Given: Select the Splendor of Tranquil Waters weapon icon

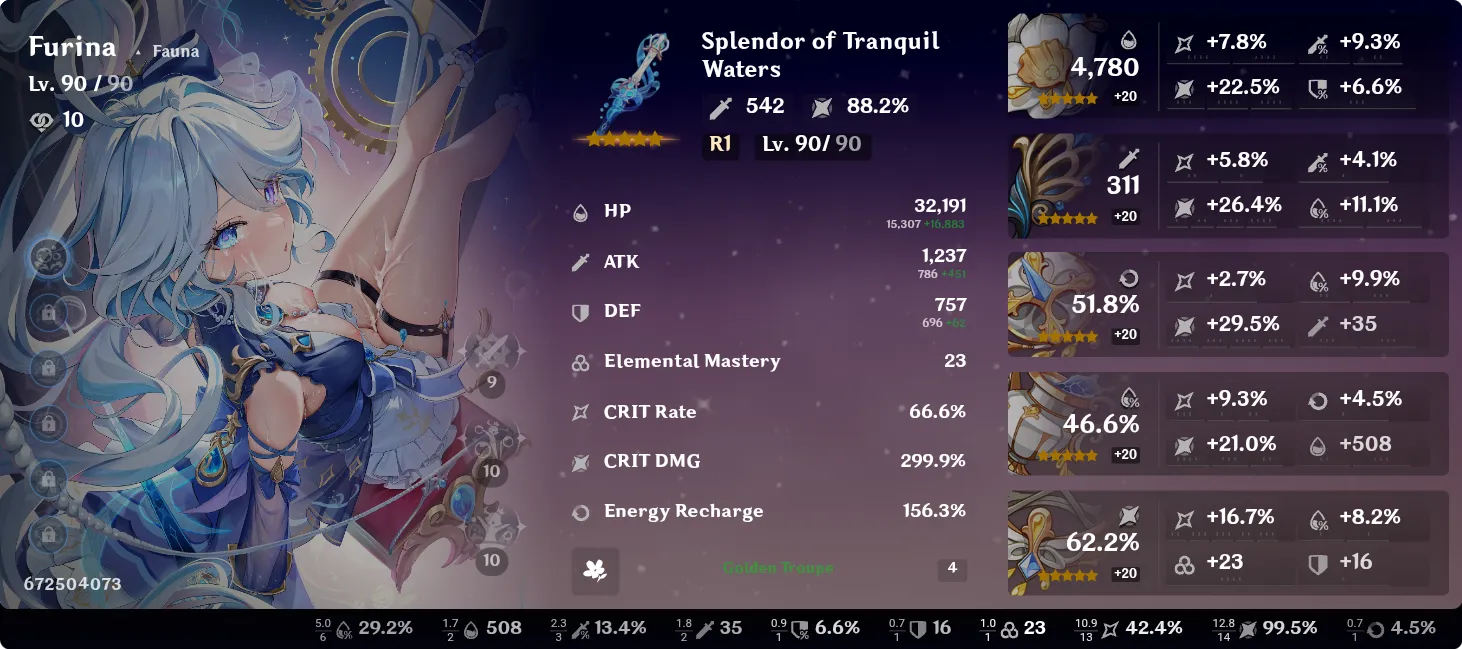Looking at the screenshot, I should tap(628, 88).
